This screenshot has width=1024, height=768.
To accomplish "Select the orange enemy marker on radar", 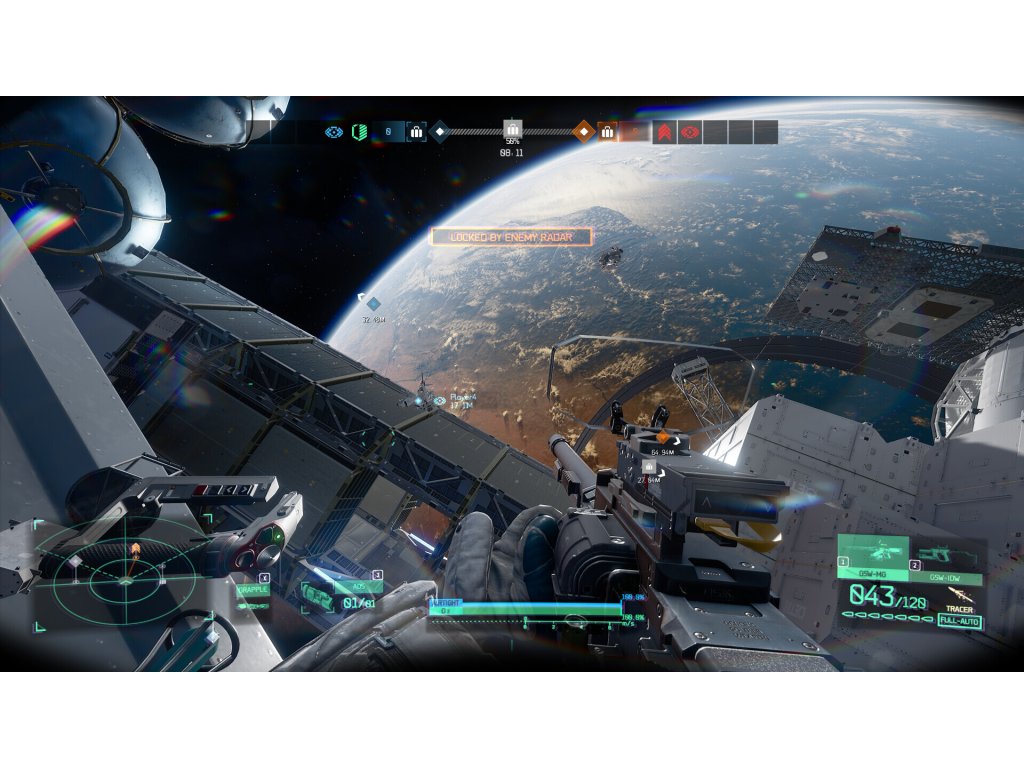I will click(x=135, y=549).
